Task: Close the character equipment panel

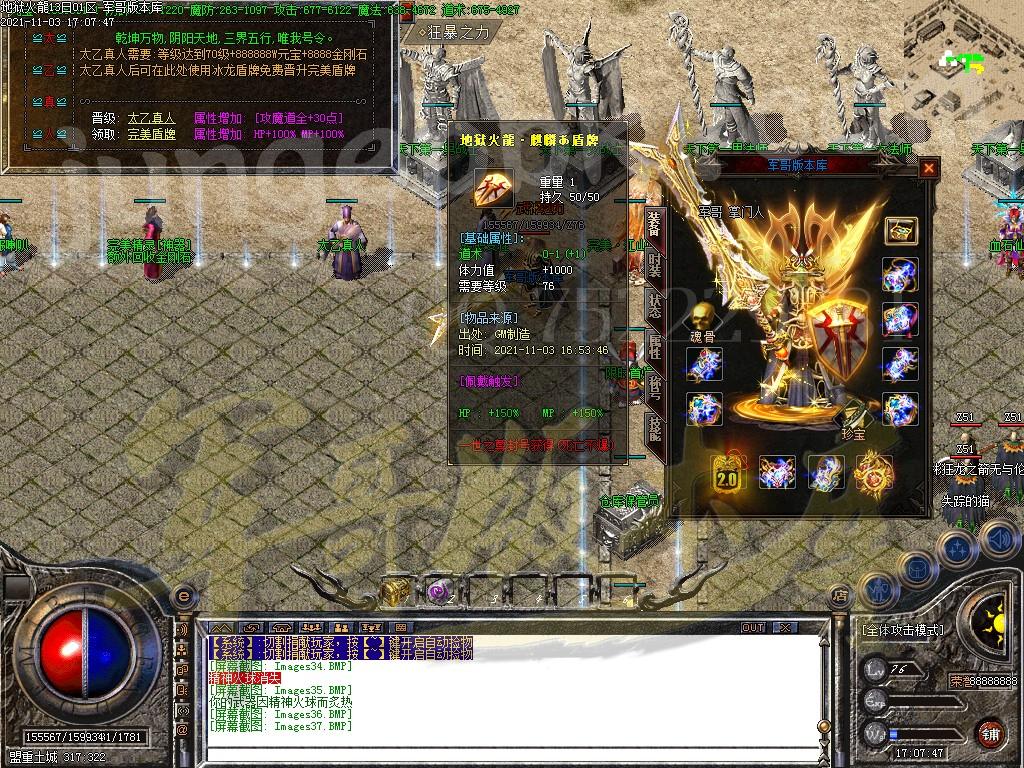Action: [x=929, y=168]
